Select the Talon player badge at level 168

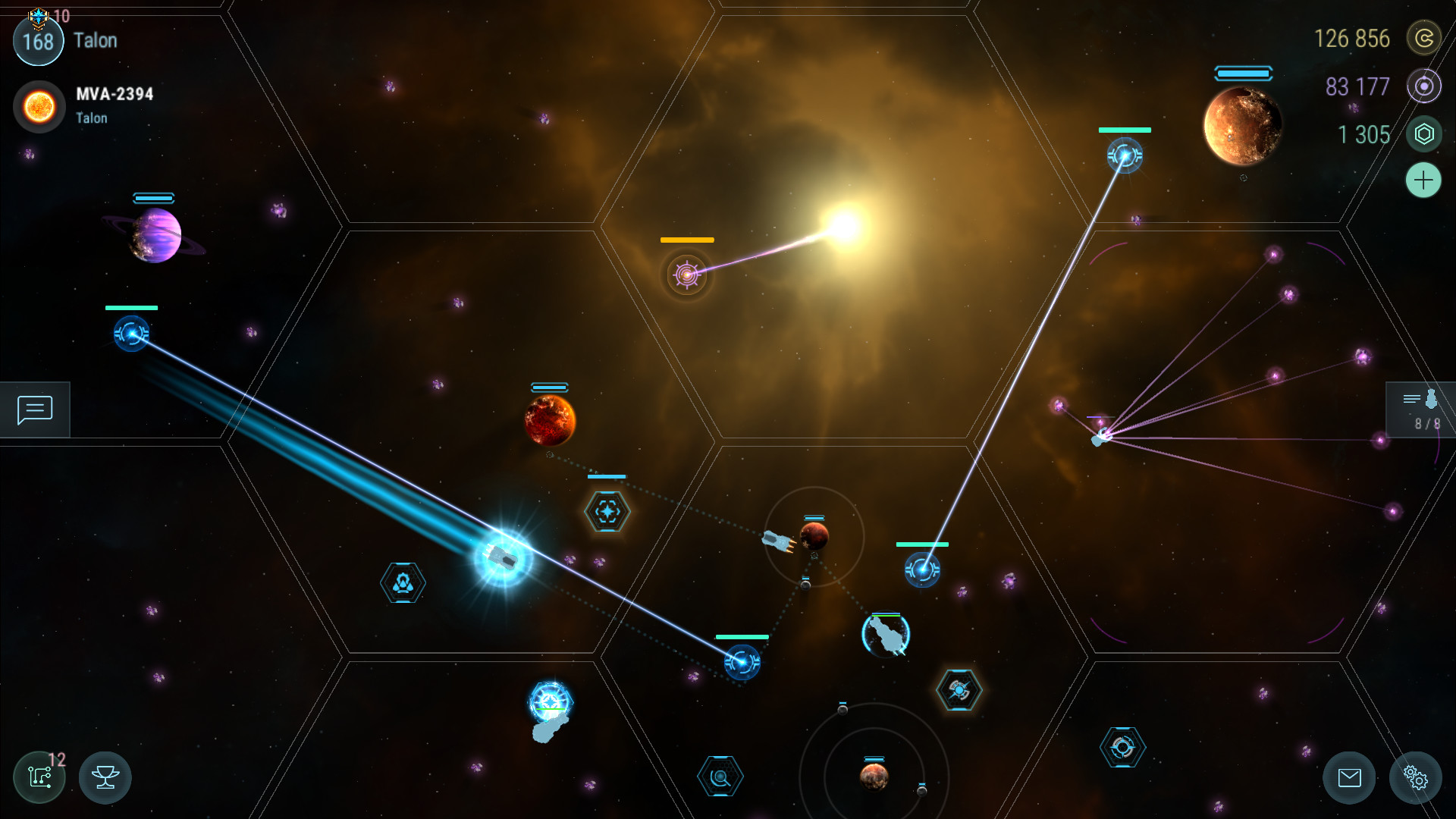coord(38,41)
